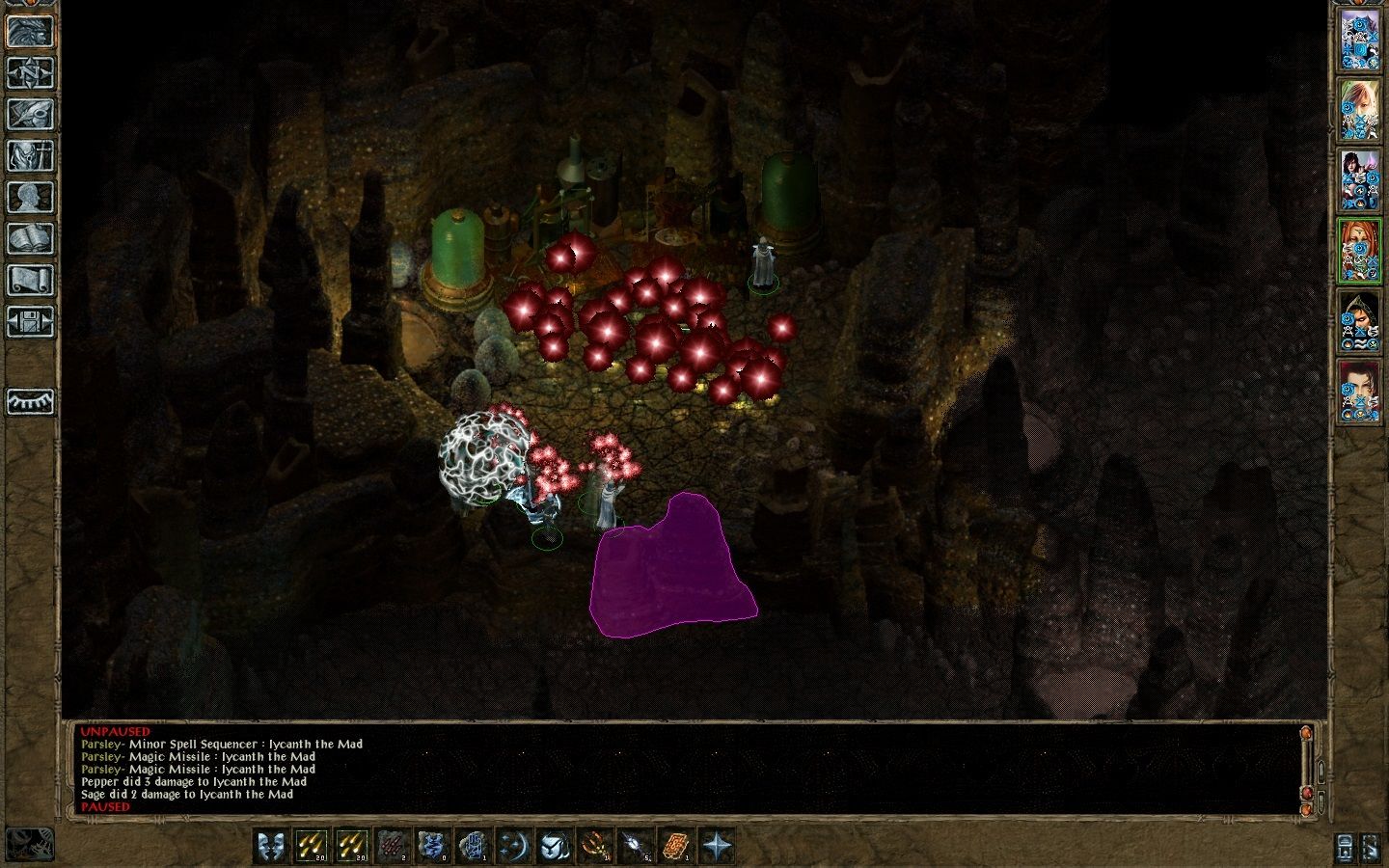Use the wand quick item
This screenshot has height=868, width=1389.
click(x=636, y=846)
